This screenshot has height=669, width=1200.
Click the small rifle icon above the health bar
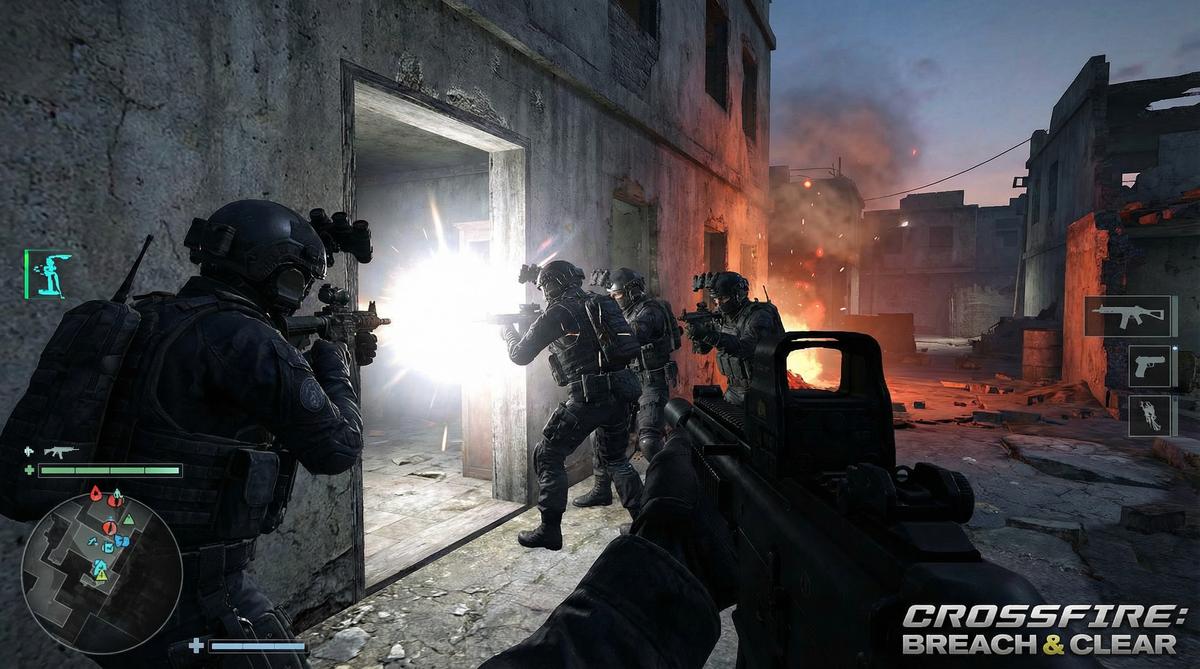(x=59, y=451)
